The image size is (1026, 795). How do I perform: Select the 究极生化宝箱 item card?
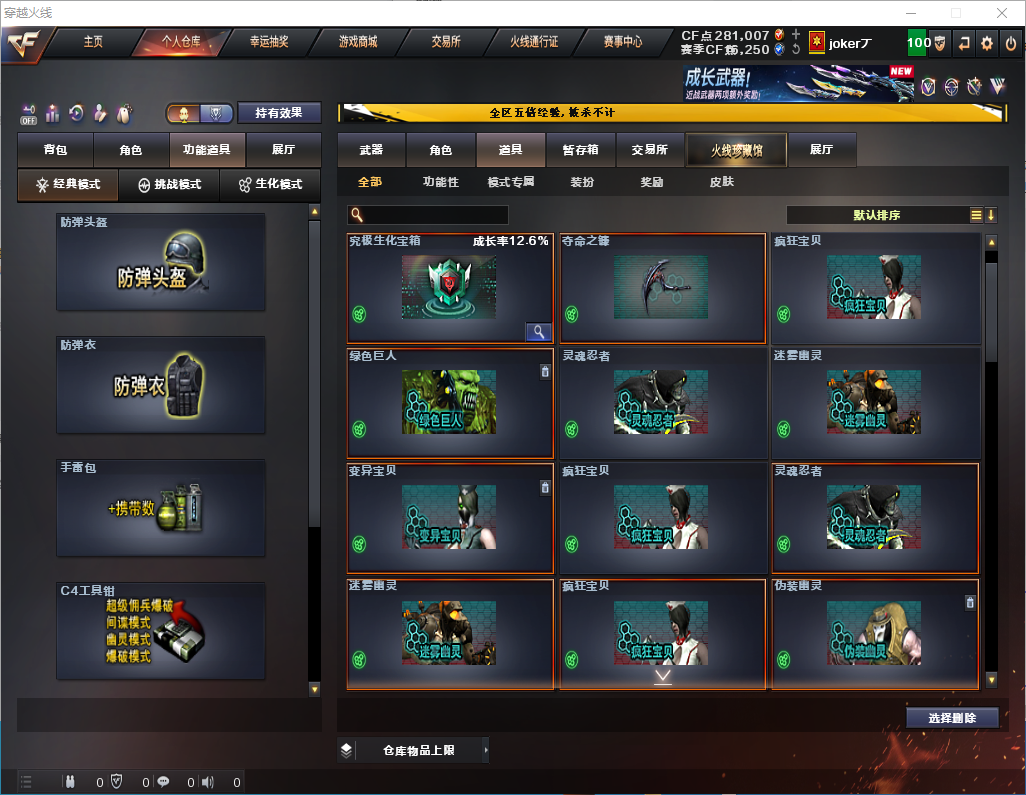tap(450, 288)
